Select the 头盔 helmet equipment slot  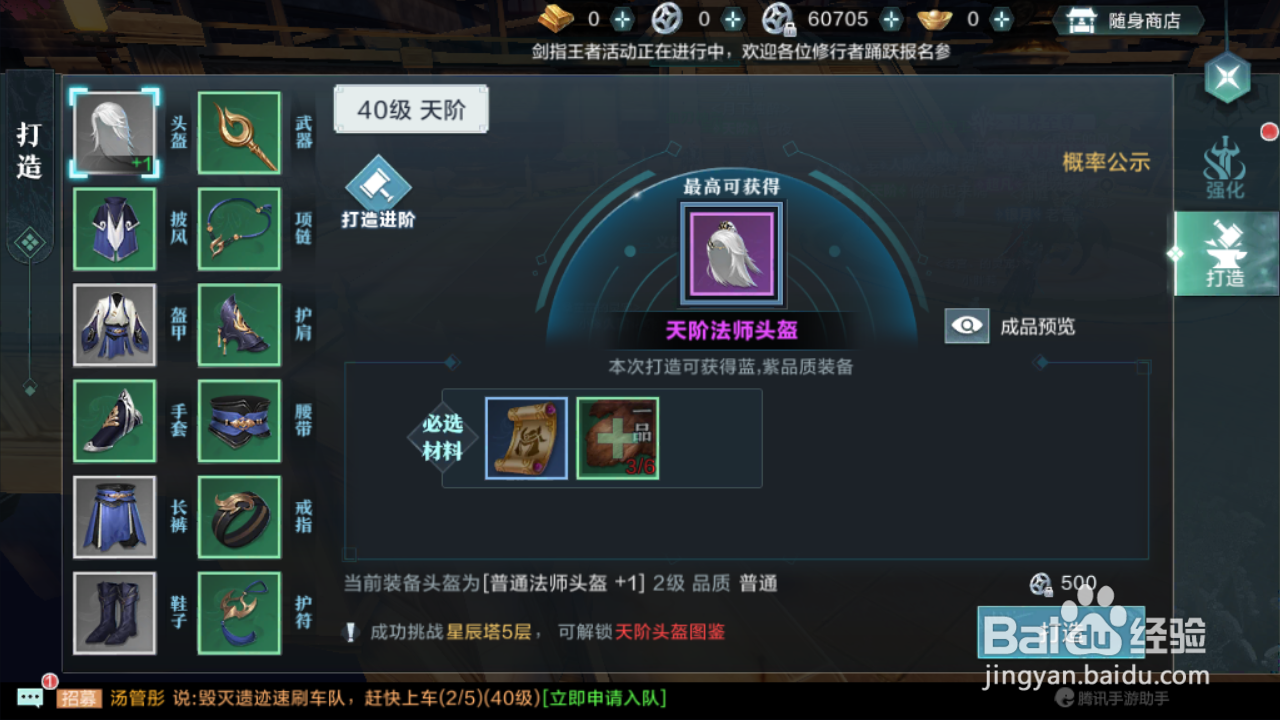(x=114, y=131)
